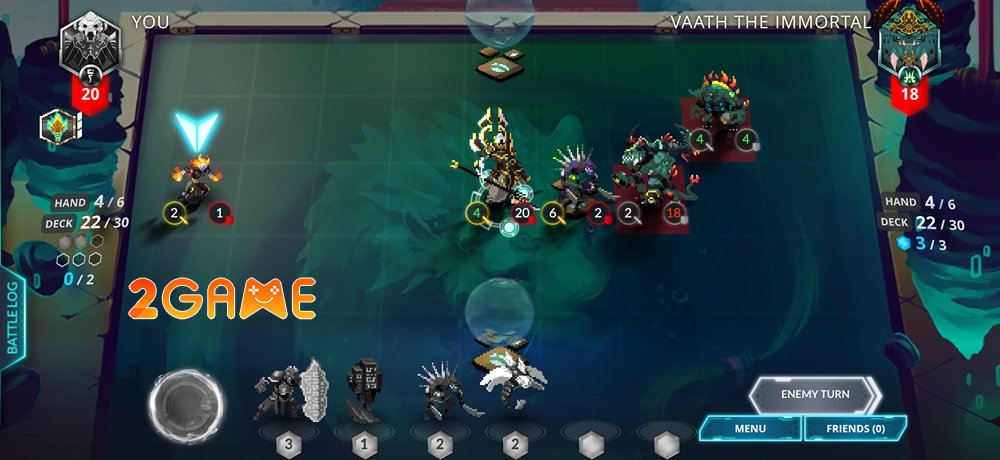Image resolution: width=1000 pixels, height=460 pixels.
Task: Click the Enemy Turn button
Action: 815,394
